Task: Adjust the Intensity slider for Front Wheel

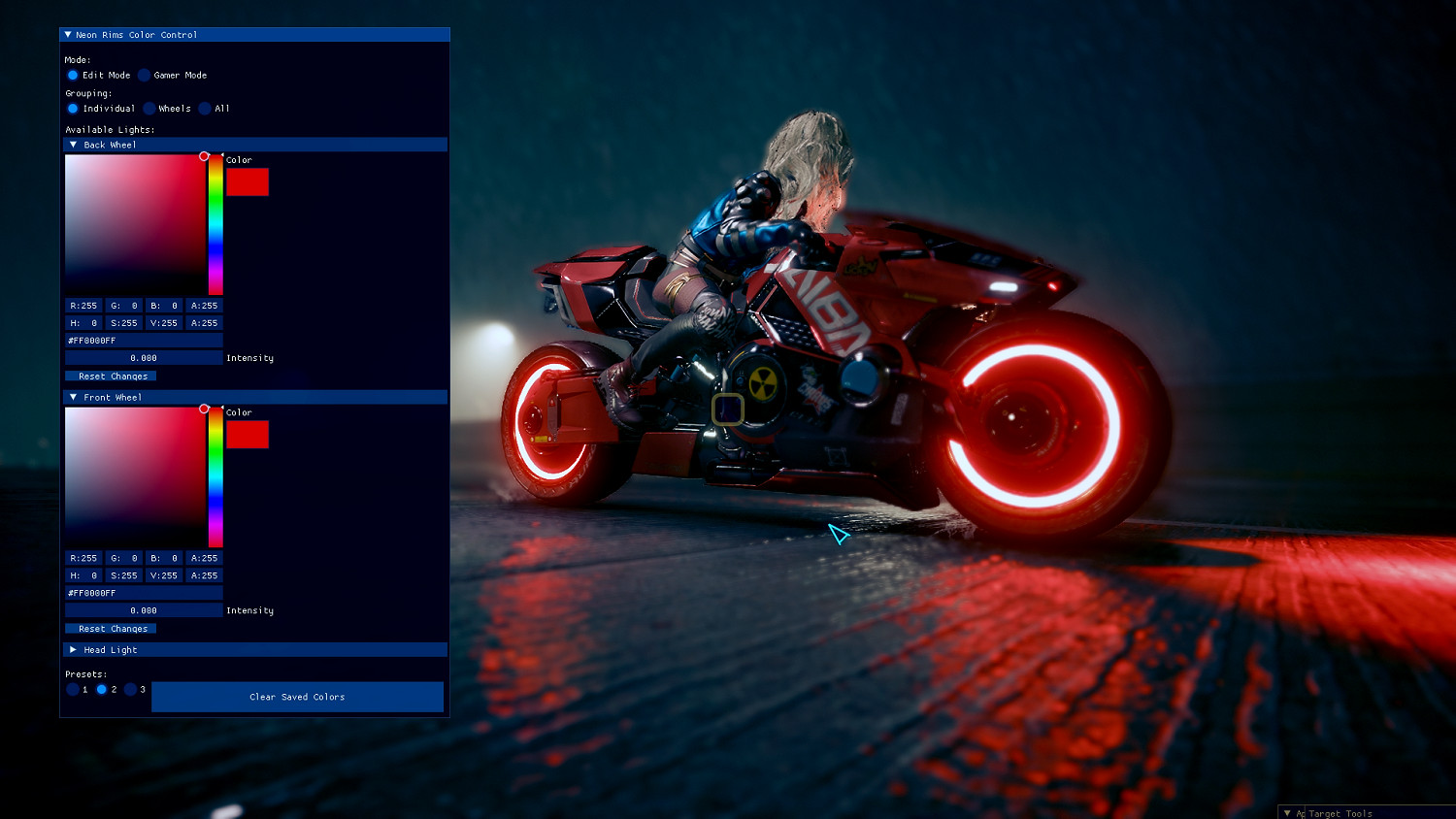Action: (x=143, y=609)
